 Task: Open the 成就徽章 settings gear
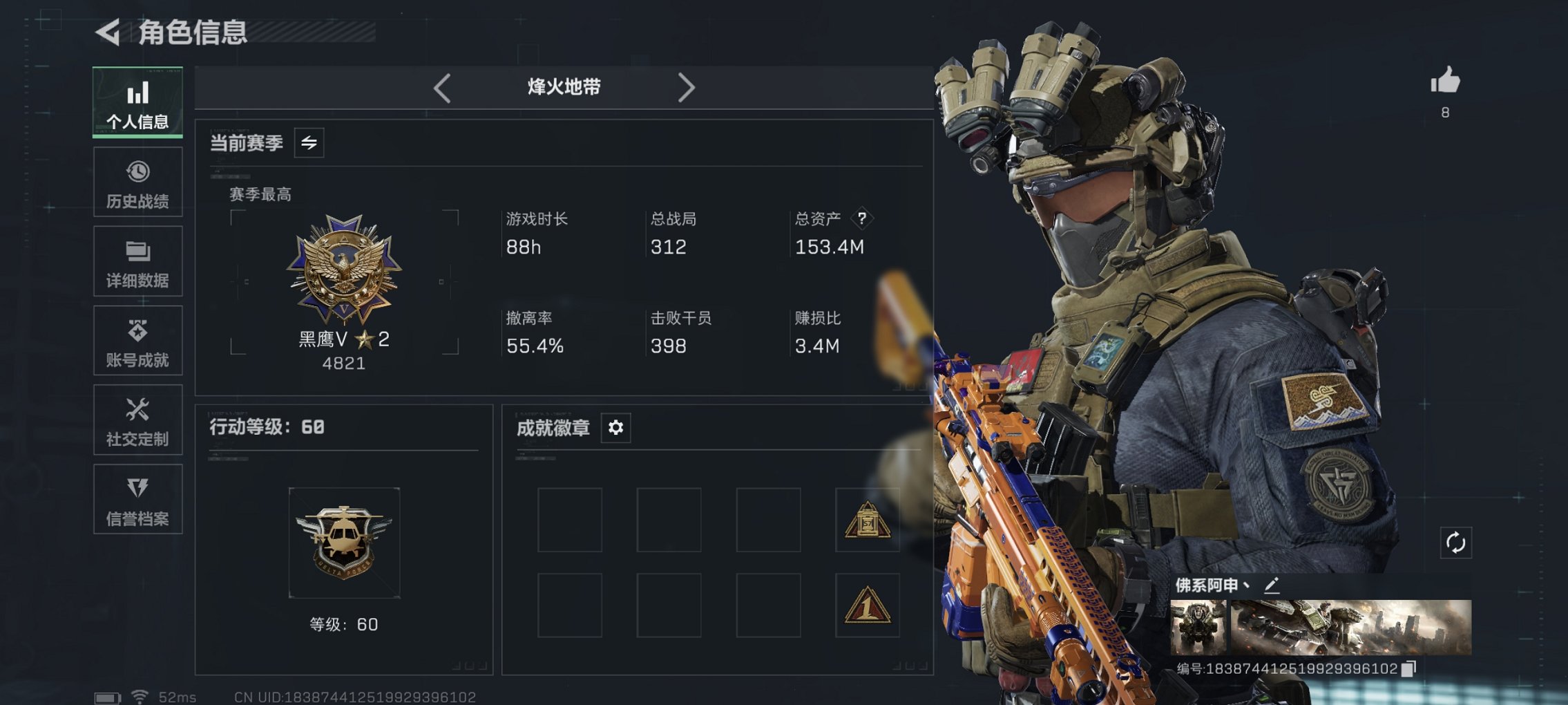tap(615, 428)
